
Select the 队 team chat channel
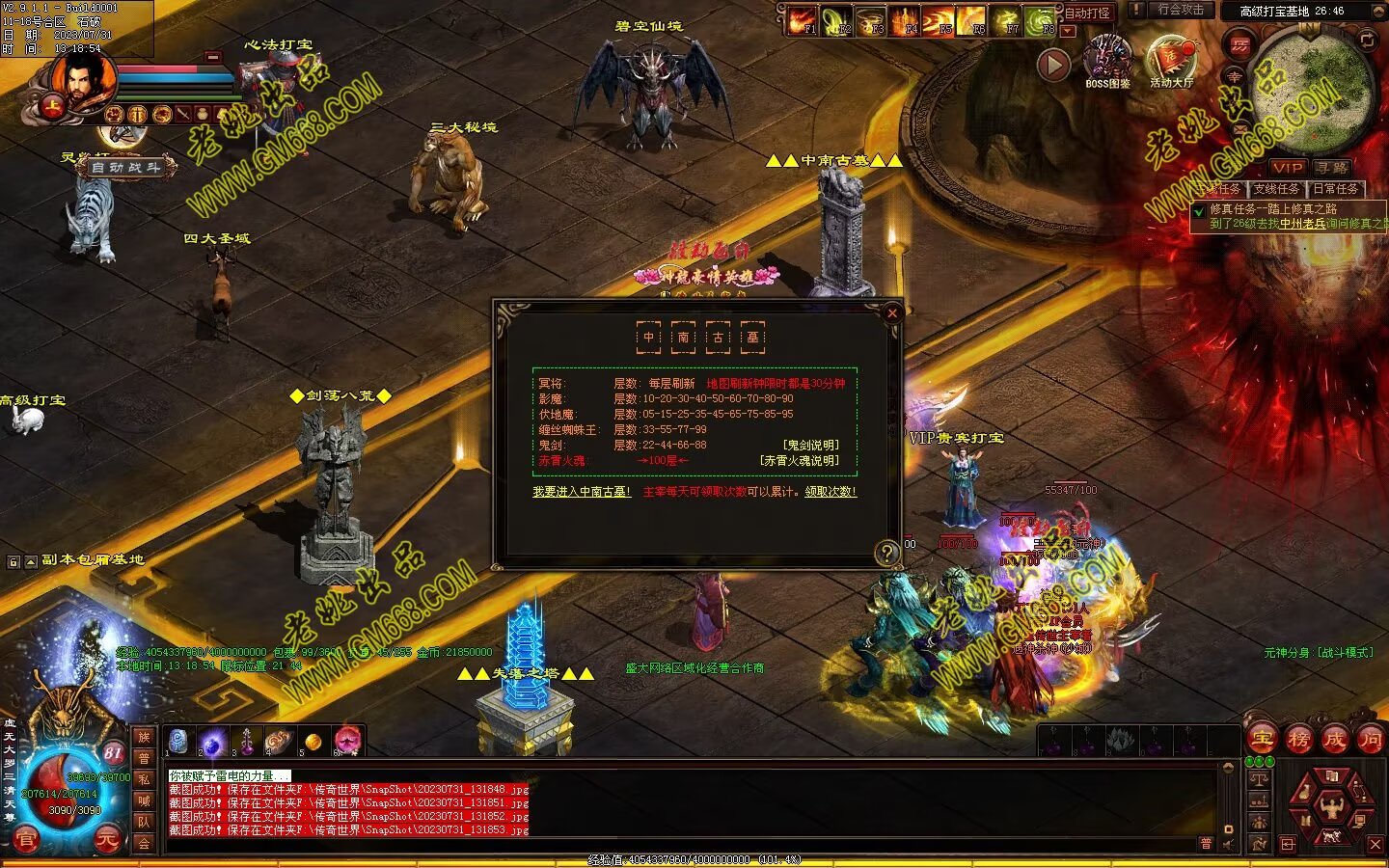click(143, 822)
